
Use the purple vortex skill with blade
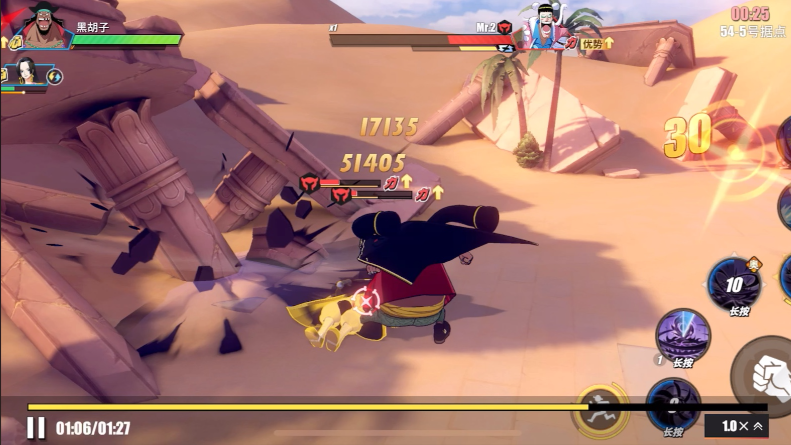(683, 335)
